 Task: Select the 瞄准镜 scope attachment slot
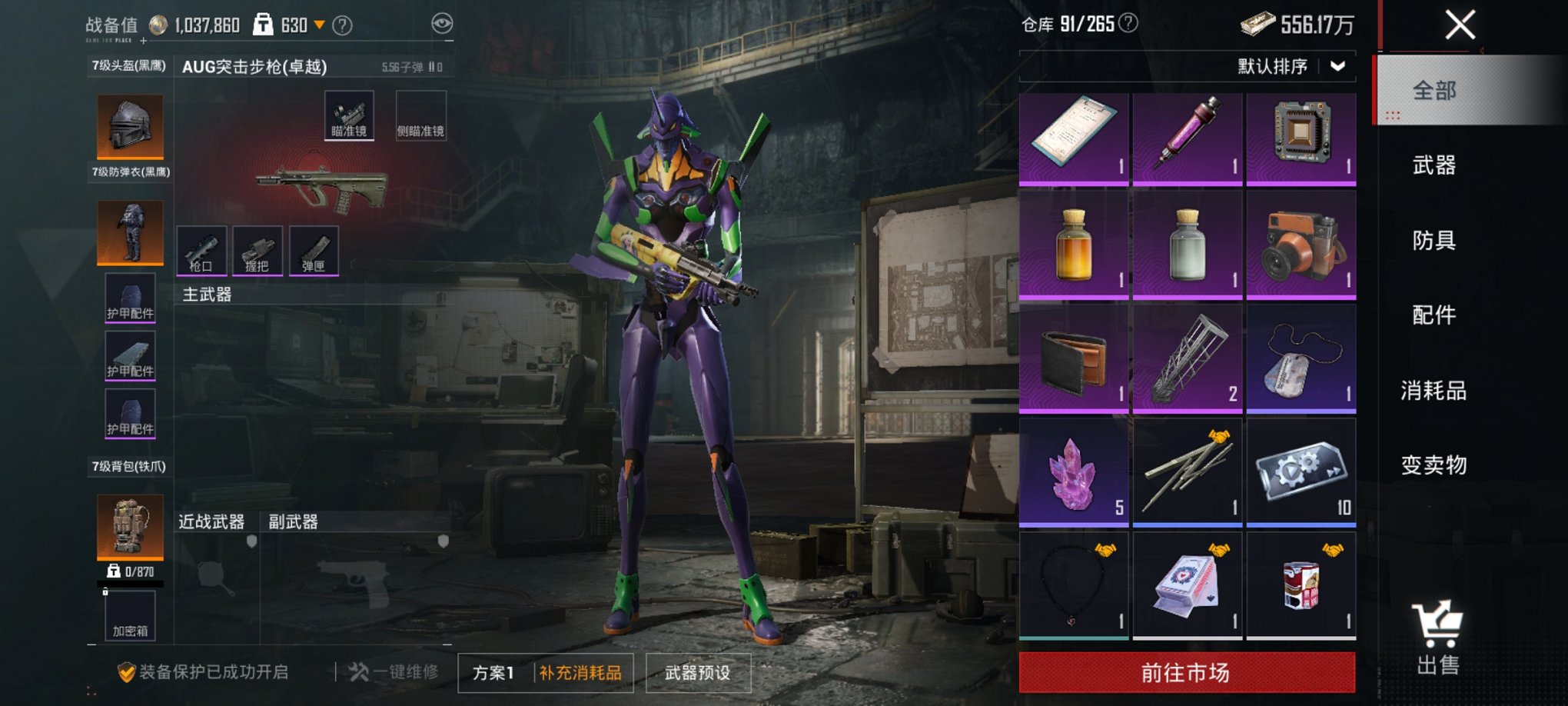pos(349,115)
